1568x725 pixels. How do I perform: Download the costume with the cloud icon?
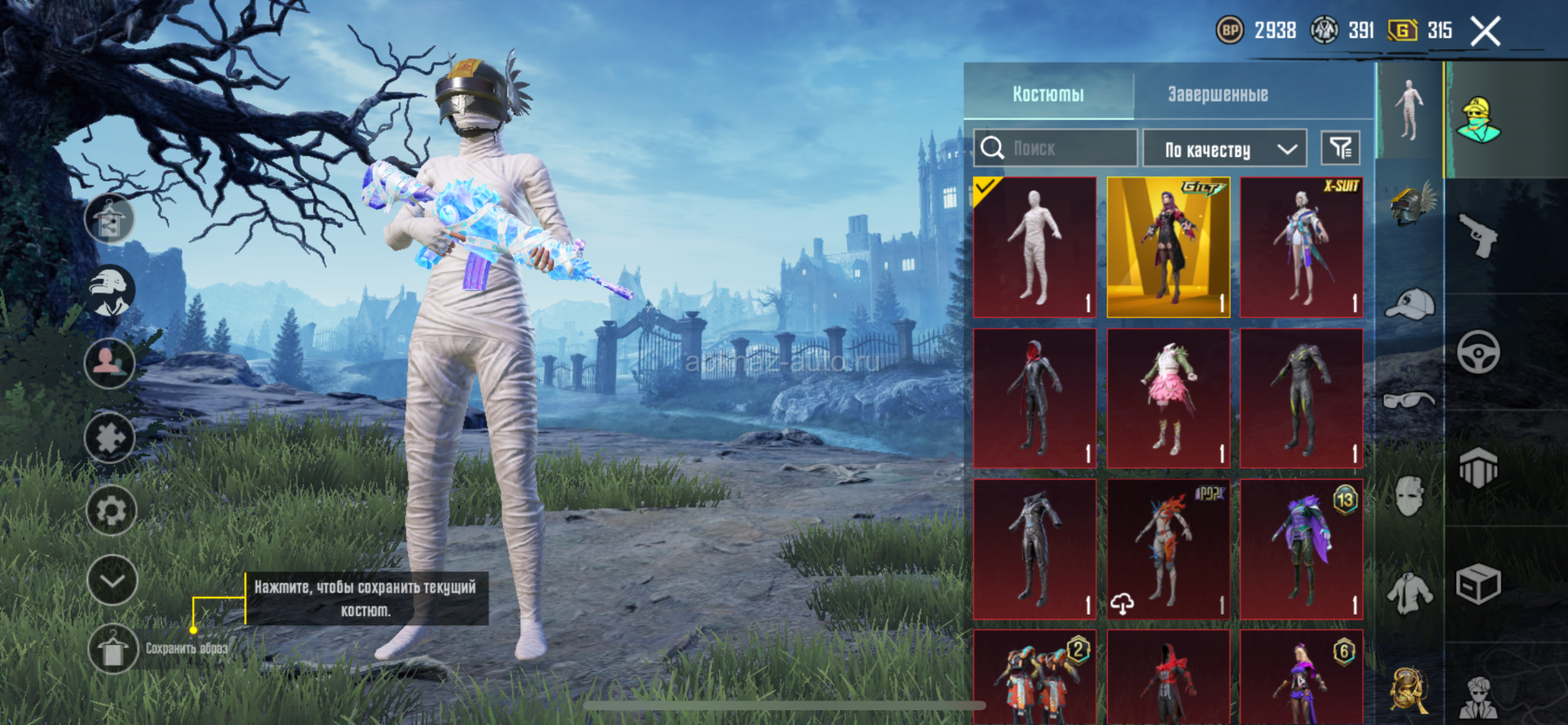(1123, 603)
